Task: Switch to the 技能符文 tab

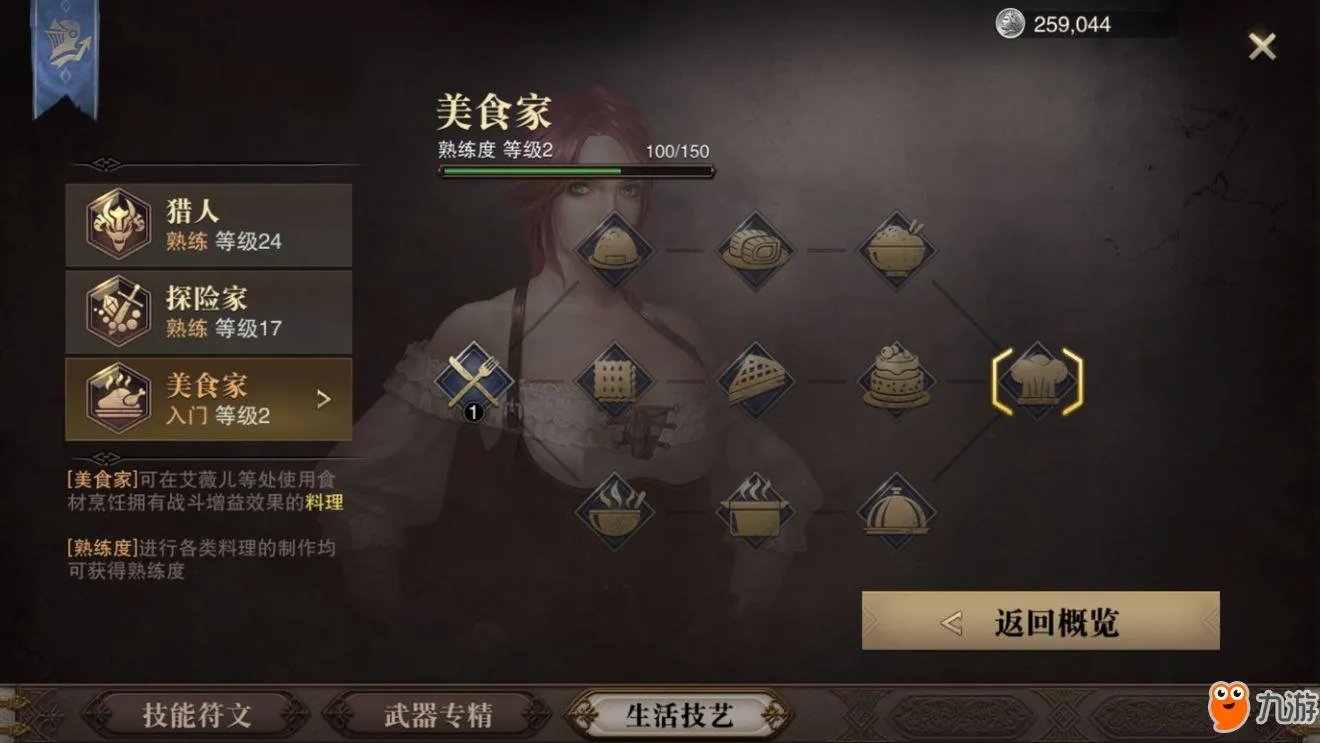Action: pyautogui.click(x=197, y=715)
